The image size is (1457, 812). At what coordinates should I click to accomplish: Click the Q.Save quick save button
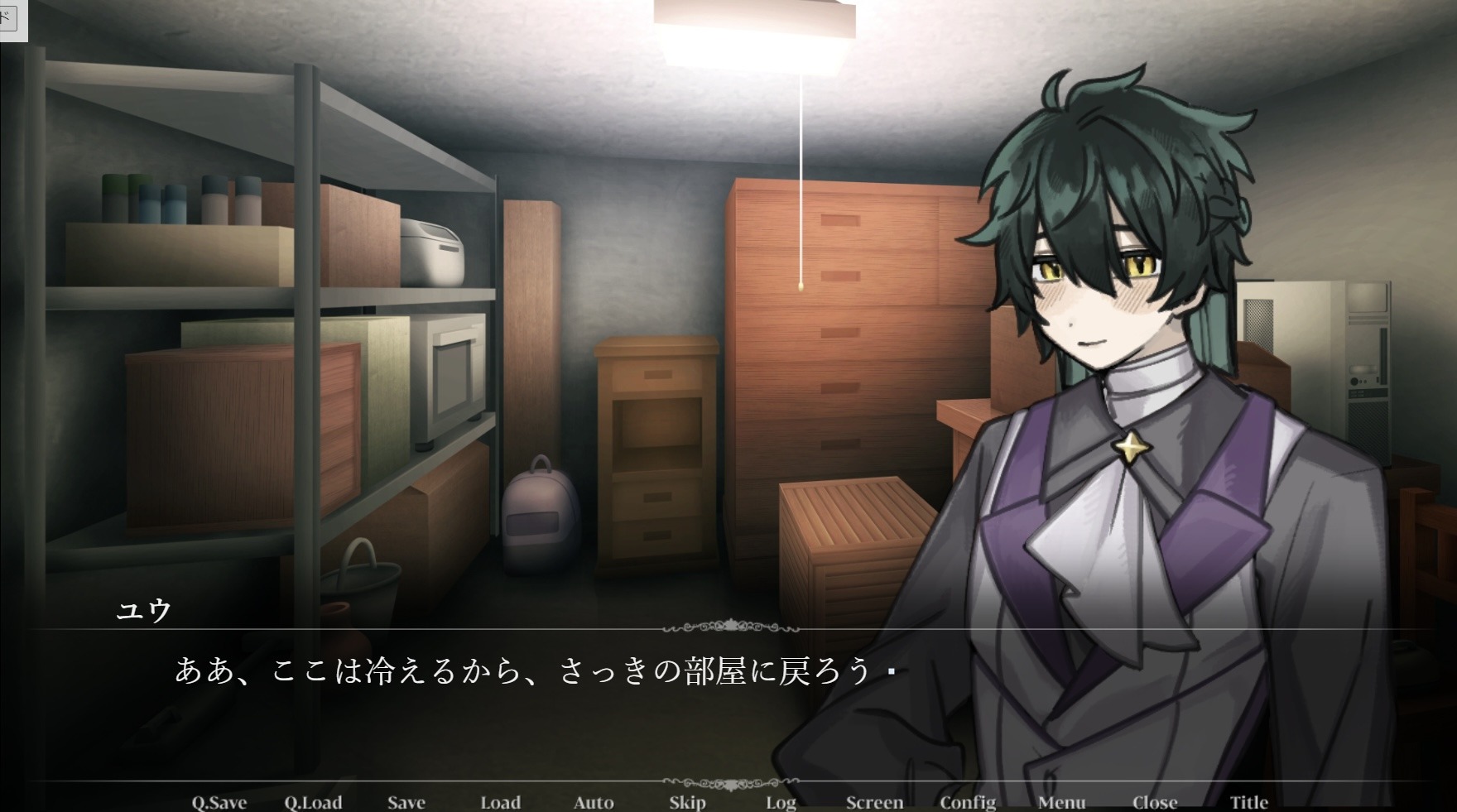coord(219,802)
